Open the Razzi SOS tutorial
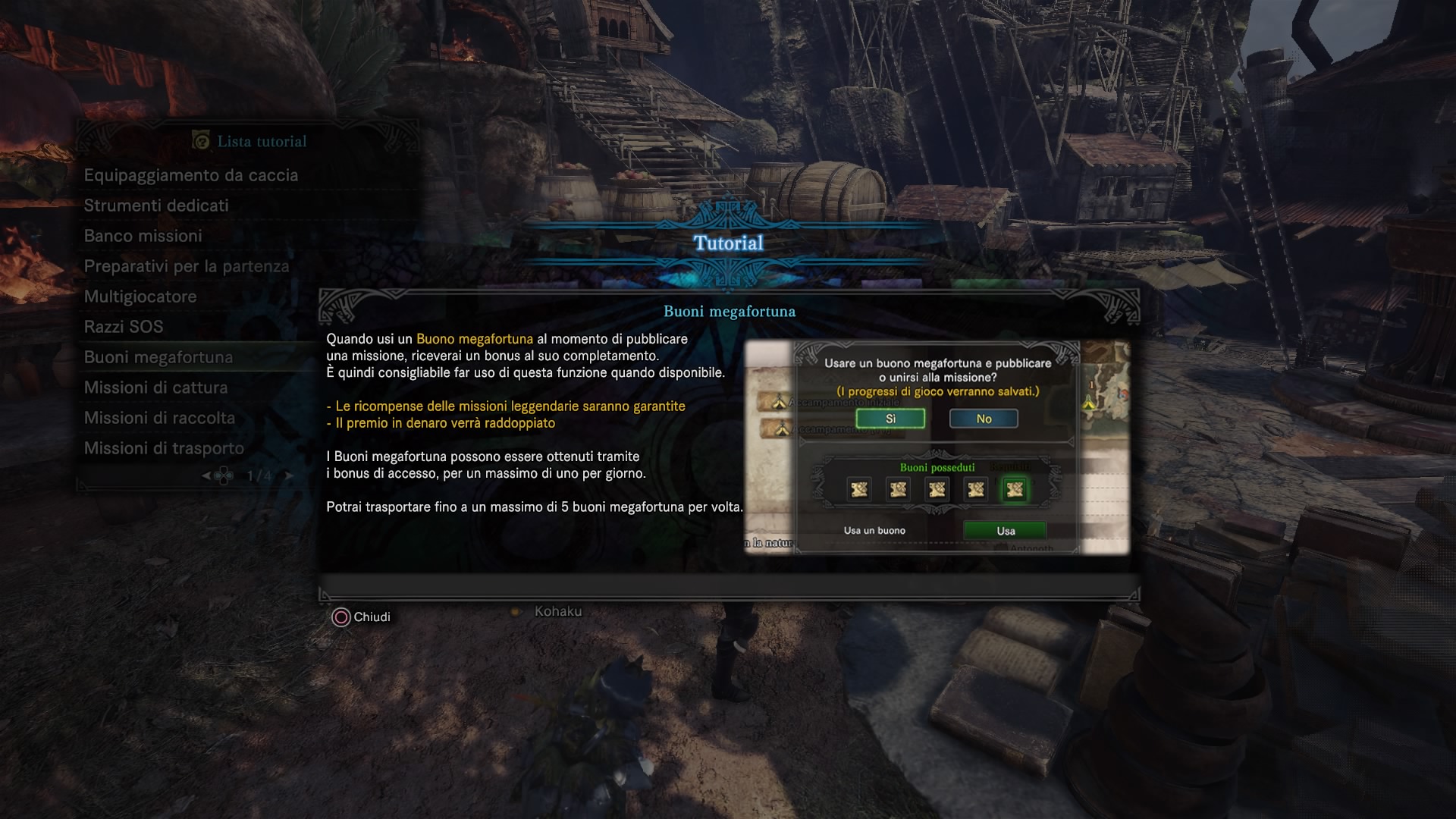This screenshot has height=819, width=1456. coord(124,327)
